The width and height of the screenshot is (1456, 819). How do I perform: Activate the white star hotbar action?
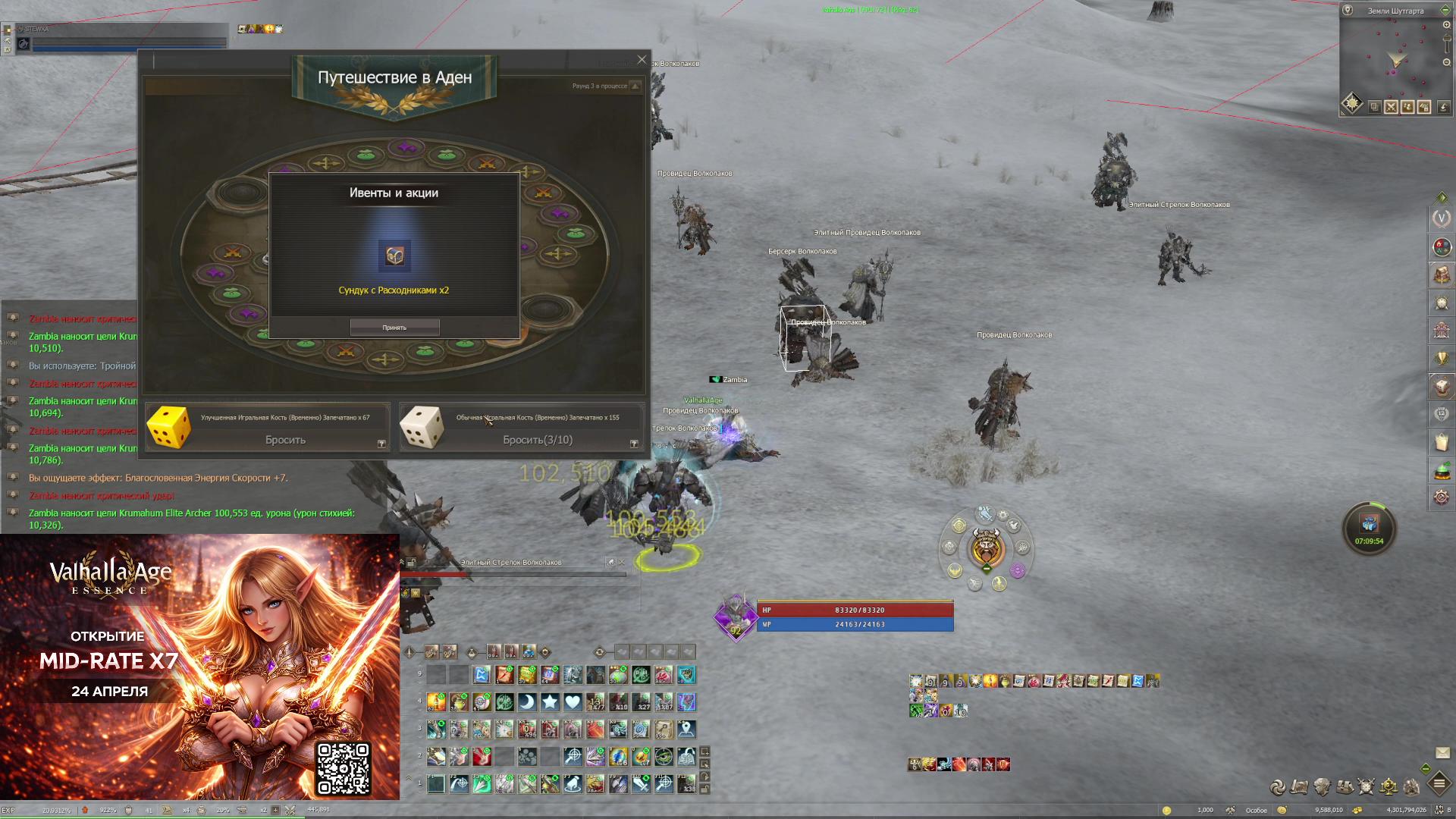(x=550, y=702)
